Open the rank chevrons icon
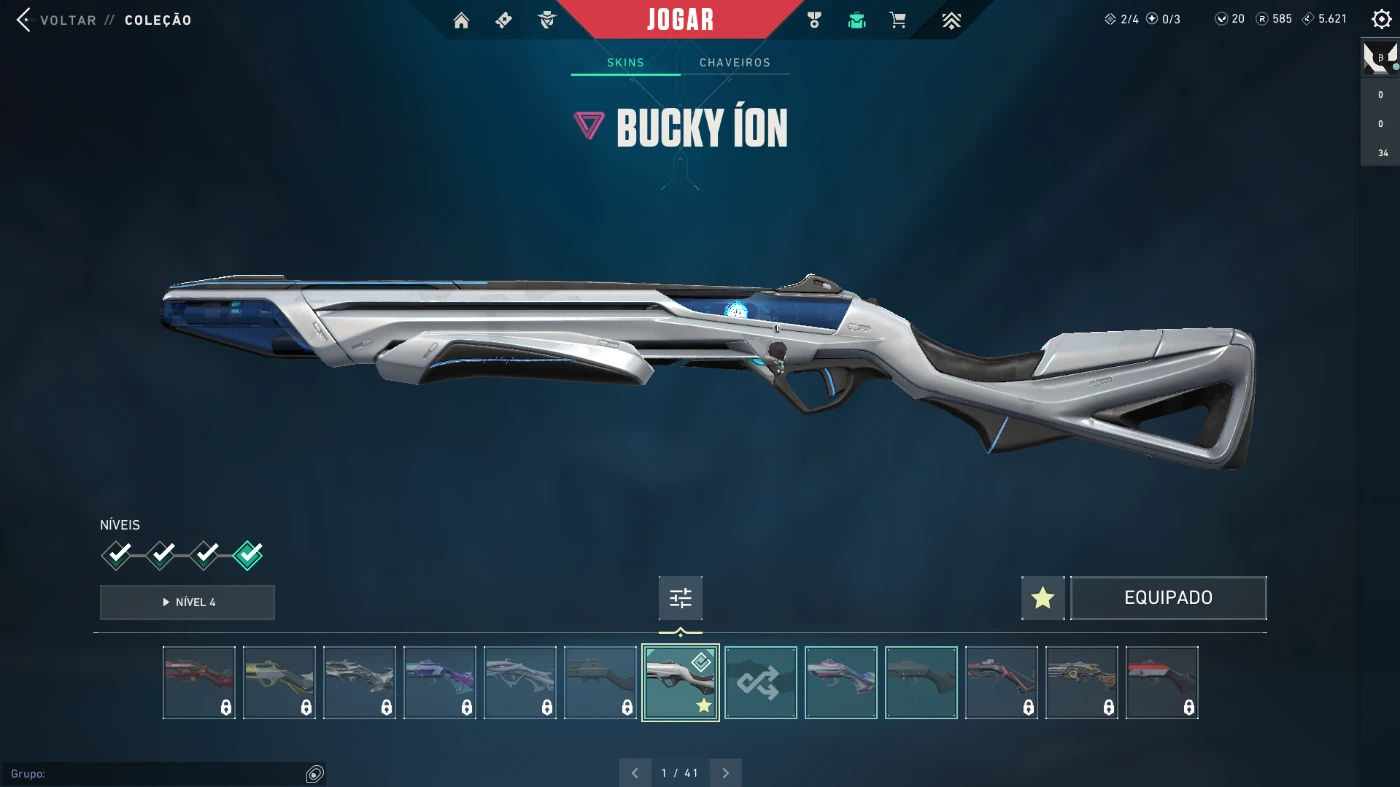Screen dimensions: 1400x787 pyautogui.click(x=951, y=20)
